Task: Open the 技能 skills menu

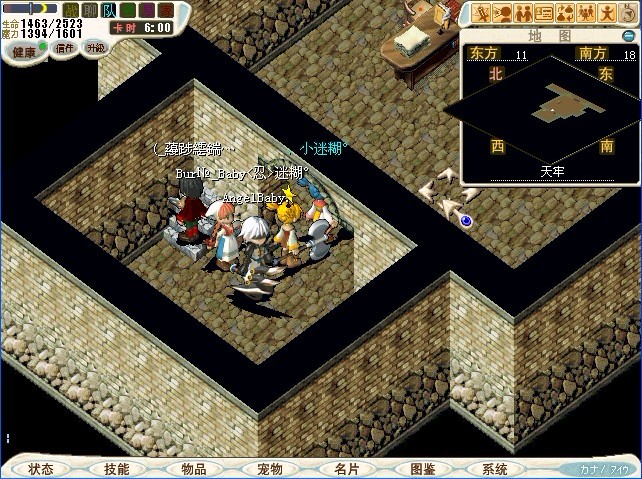Action: click(x=117, y=468)
